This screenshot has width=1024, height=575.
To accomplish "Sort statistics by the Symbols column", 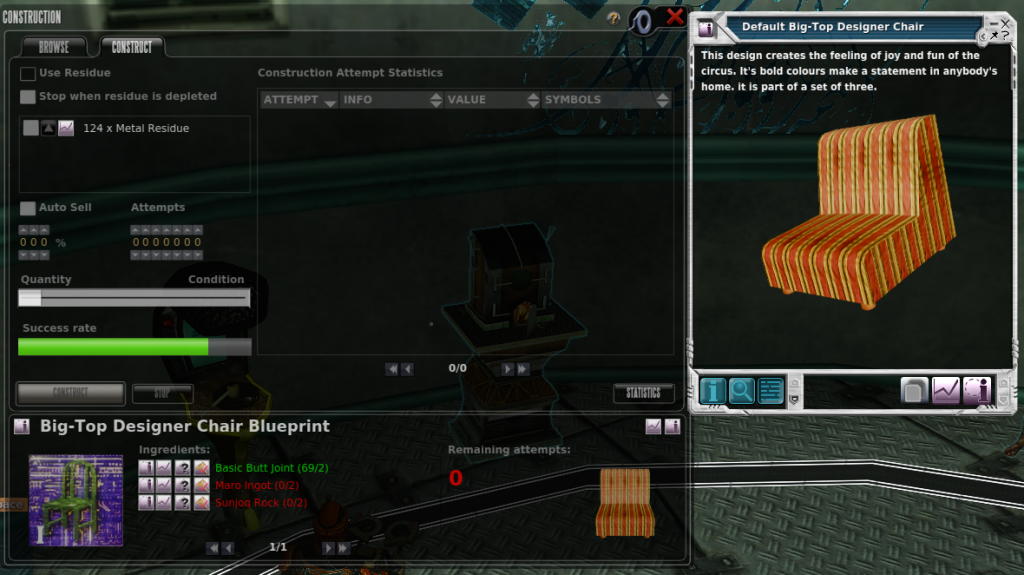I will point(604,100).
